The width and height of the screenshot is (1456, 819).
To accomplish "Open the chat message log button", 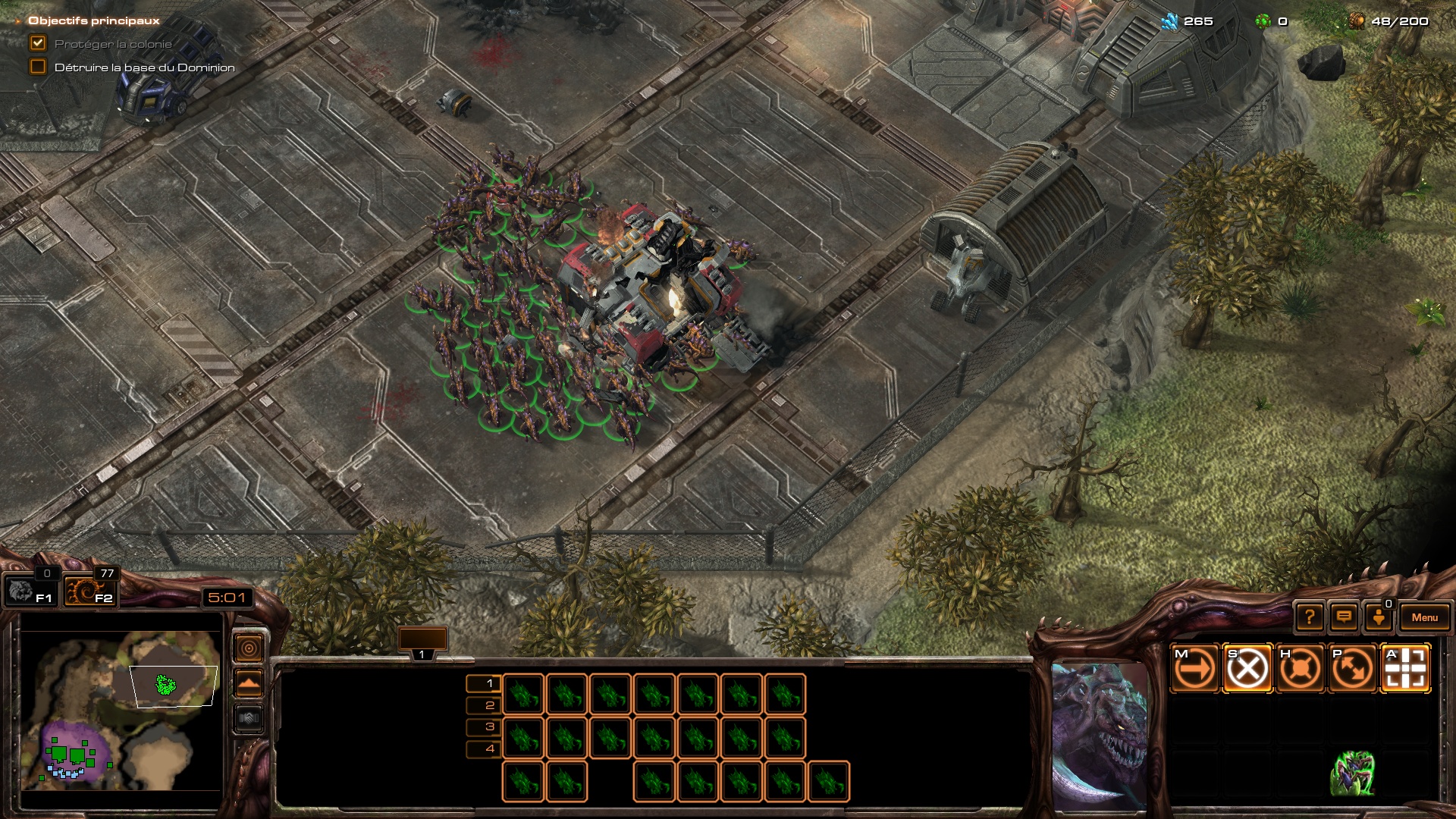I will coord(1344,617).
